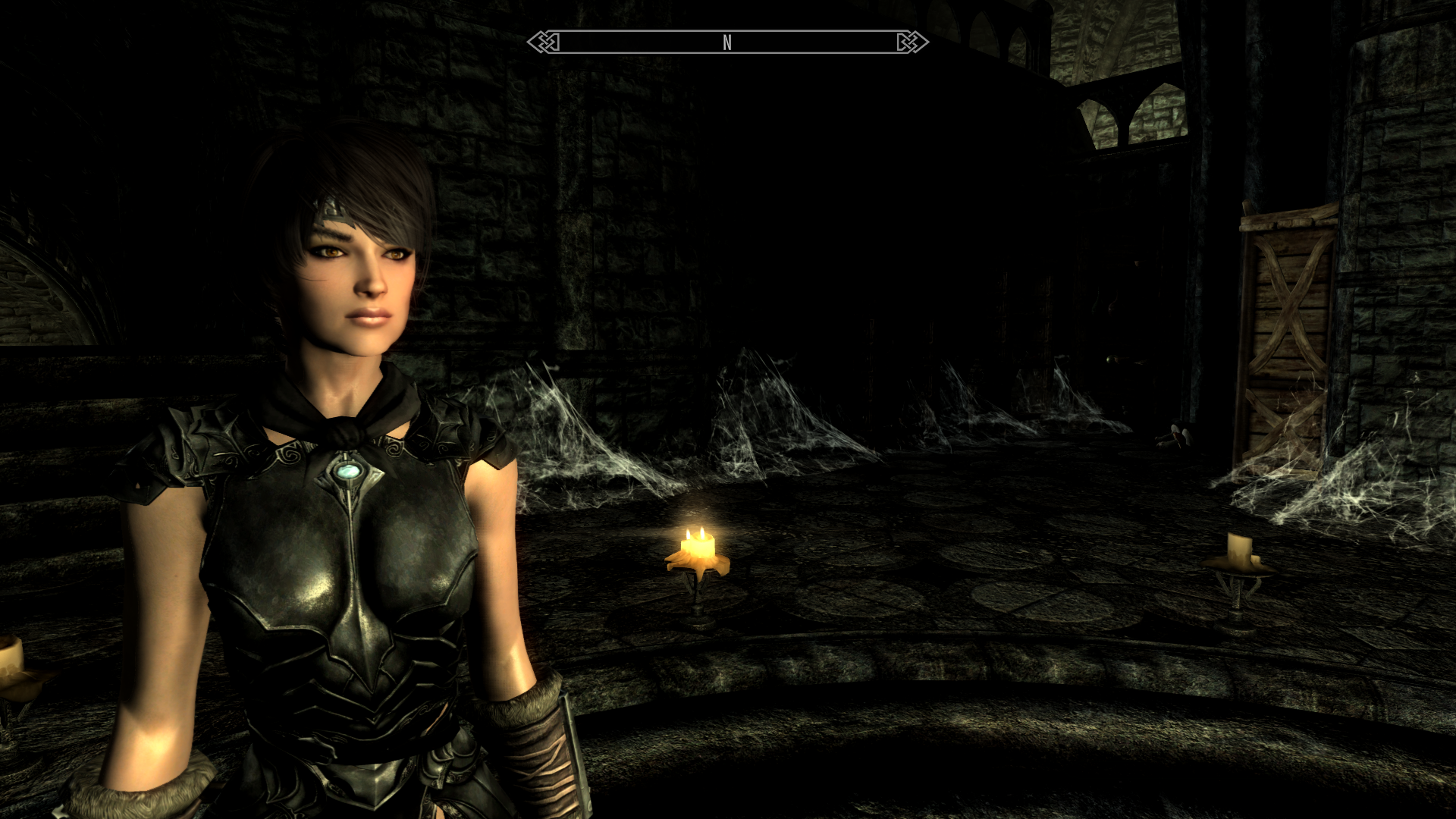Click the compass bar showing north
Screen dimensions: 1456x819
pos(727,42)
